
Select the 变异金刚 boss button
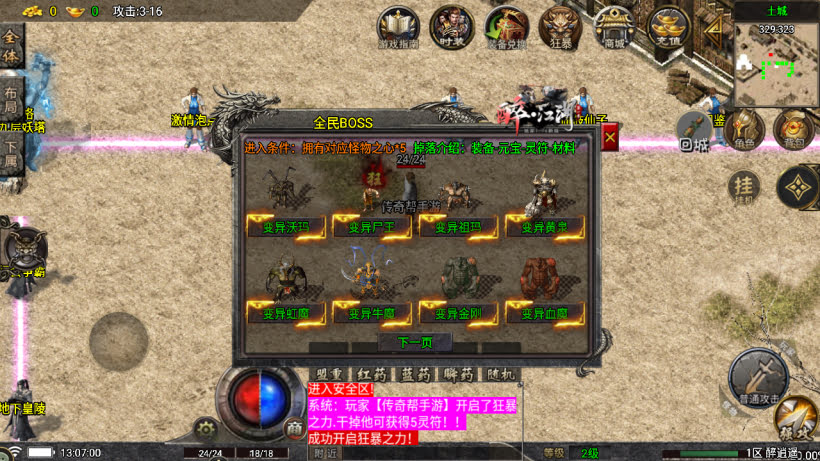click(x=458, y=313)
